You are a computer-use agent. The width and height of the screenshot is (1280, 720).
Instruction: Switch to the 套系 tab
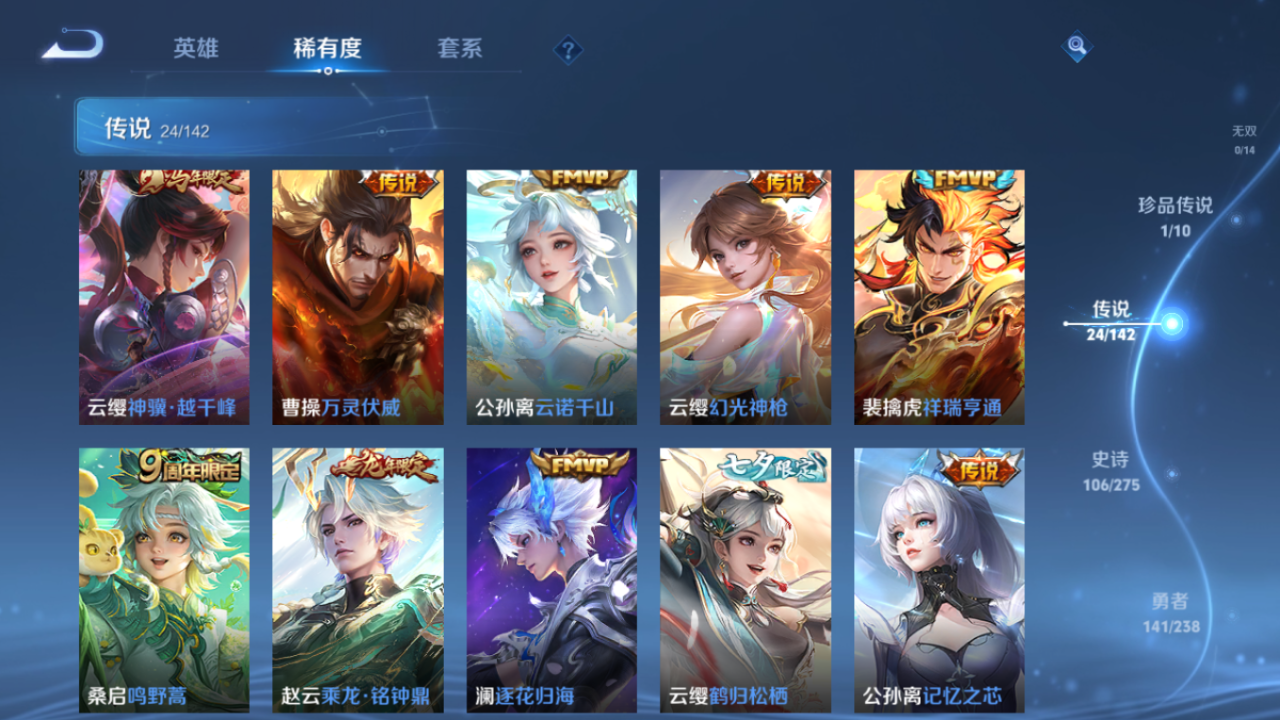click(x=460, y=47)
